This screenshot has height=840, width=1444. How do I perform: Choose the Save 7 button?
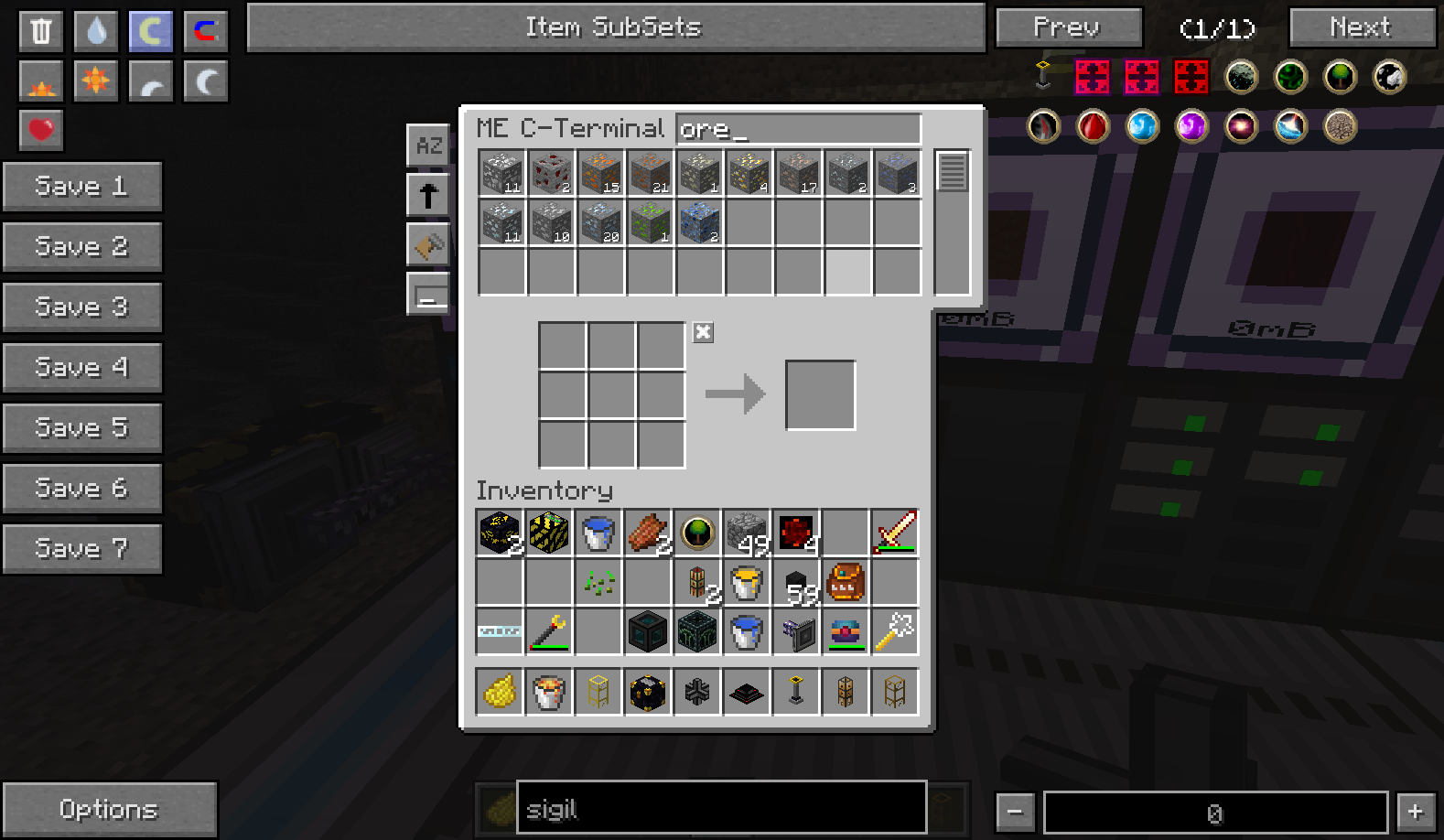[81, 549]
